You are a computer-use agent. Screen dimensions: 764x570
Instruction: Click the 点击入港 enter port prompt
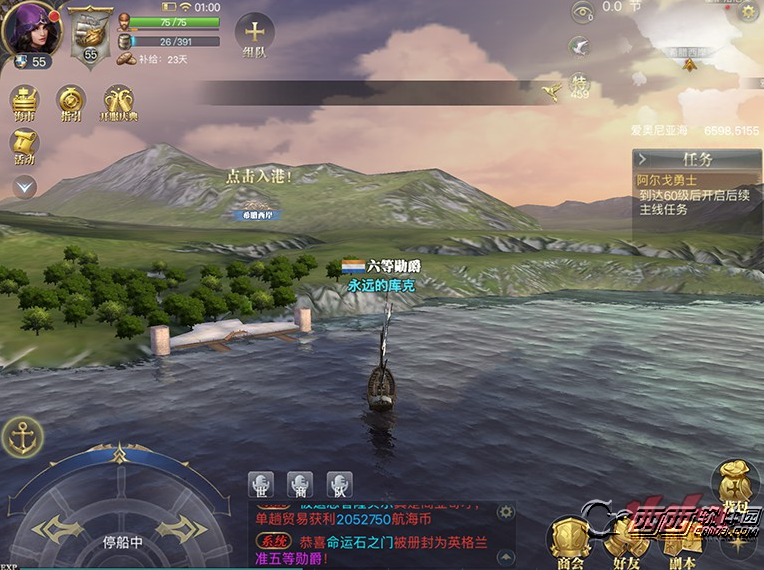click(x=258, y=177)
